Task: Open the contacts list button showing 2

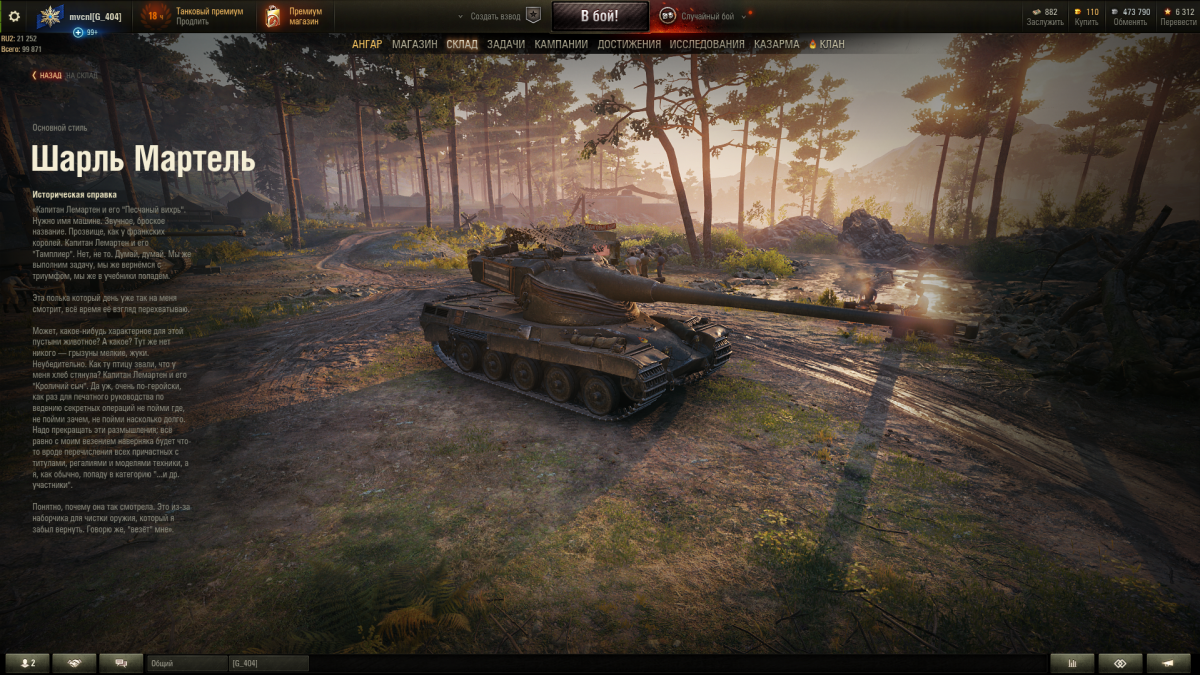Action: pos(27,663)
